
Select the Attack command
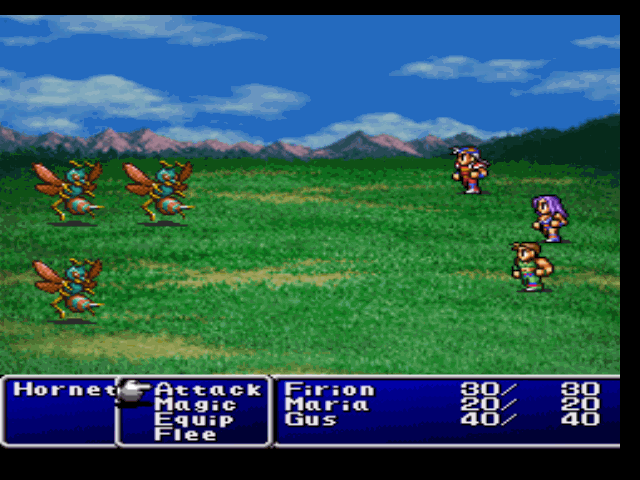tap(208, 390)
